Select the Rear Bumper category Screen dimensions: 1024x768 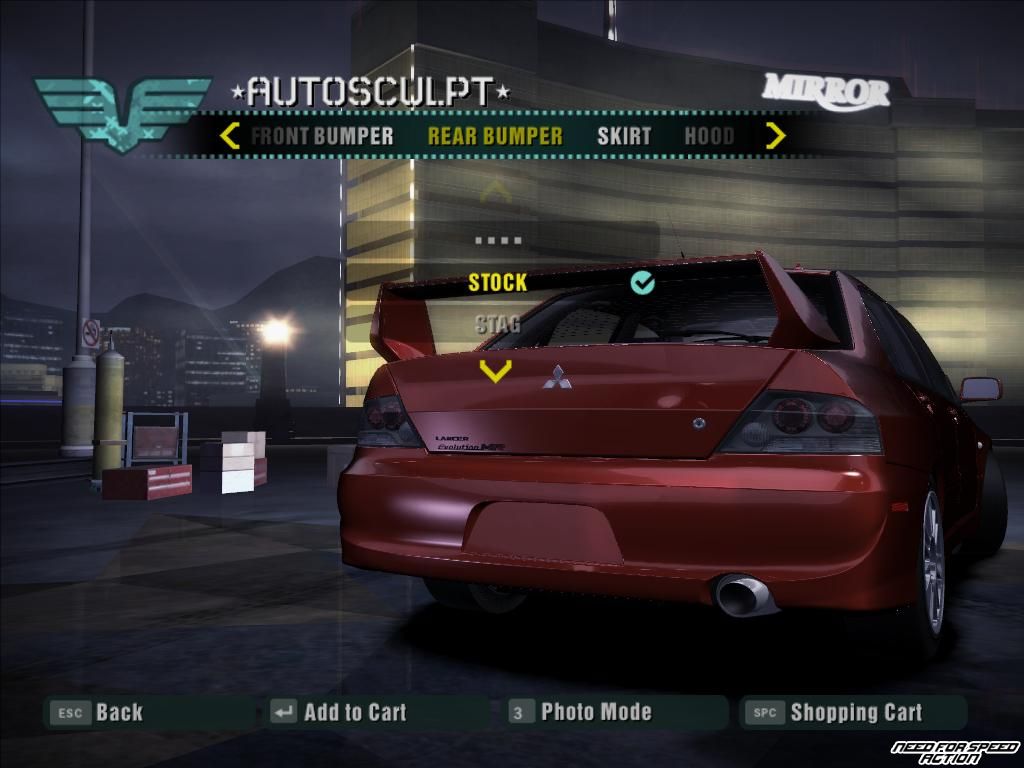(495, 137)
